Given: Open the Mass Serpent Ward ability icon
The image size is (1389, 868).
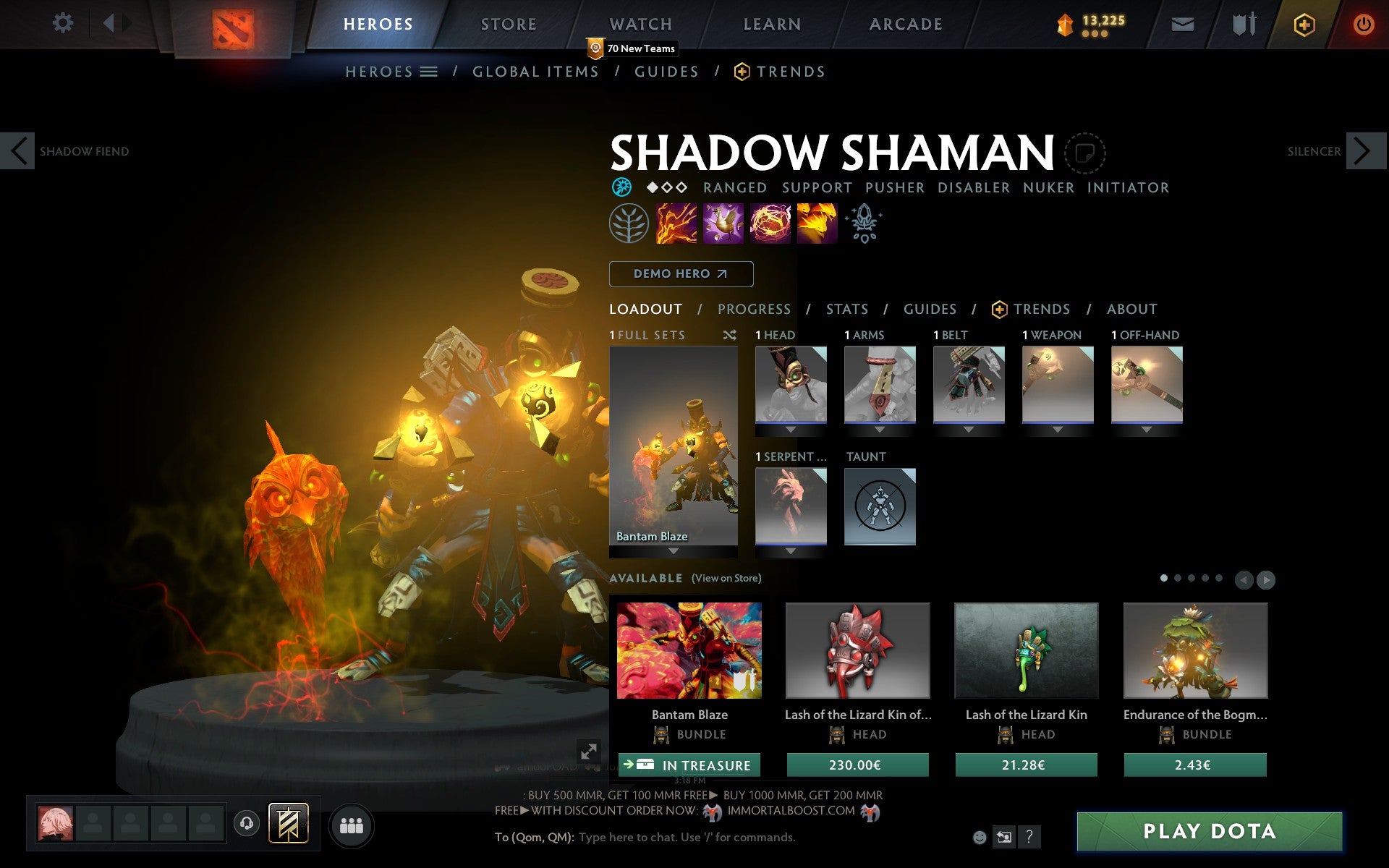Looking at the screenshot, I should pyautogui.click(x=817, y=223).
